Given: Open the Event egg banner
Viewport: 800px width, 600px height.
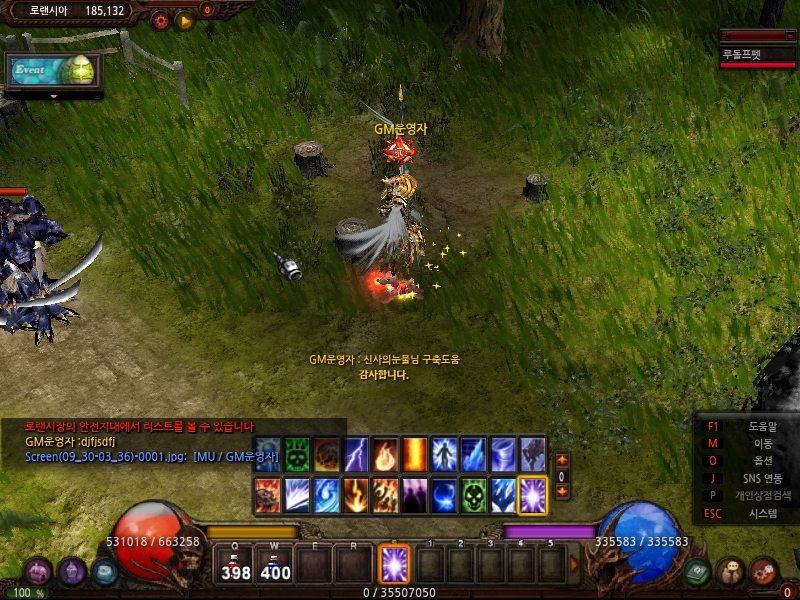Looking at the screenshot, I should [x=53, y=70].
